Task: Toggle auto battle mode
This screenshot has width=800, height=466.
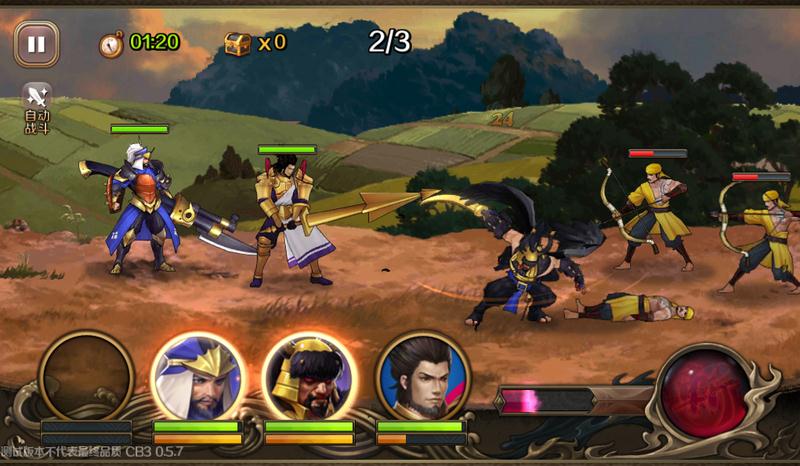Action: tap(37, 106)
